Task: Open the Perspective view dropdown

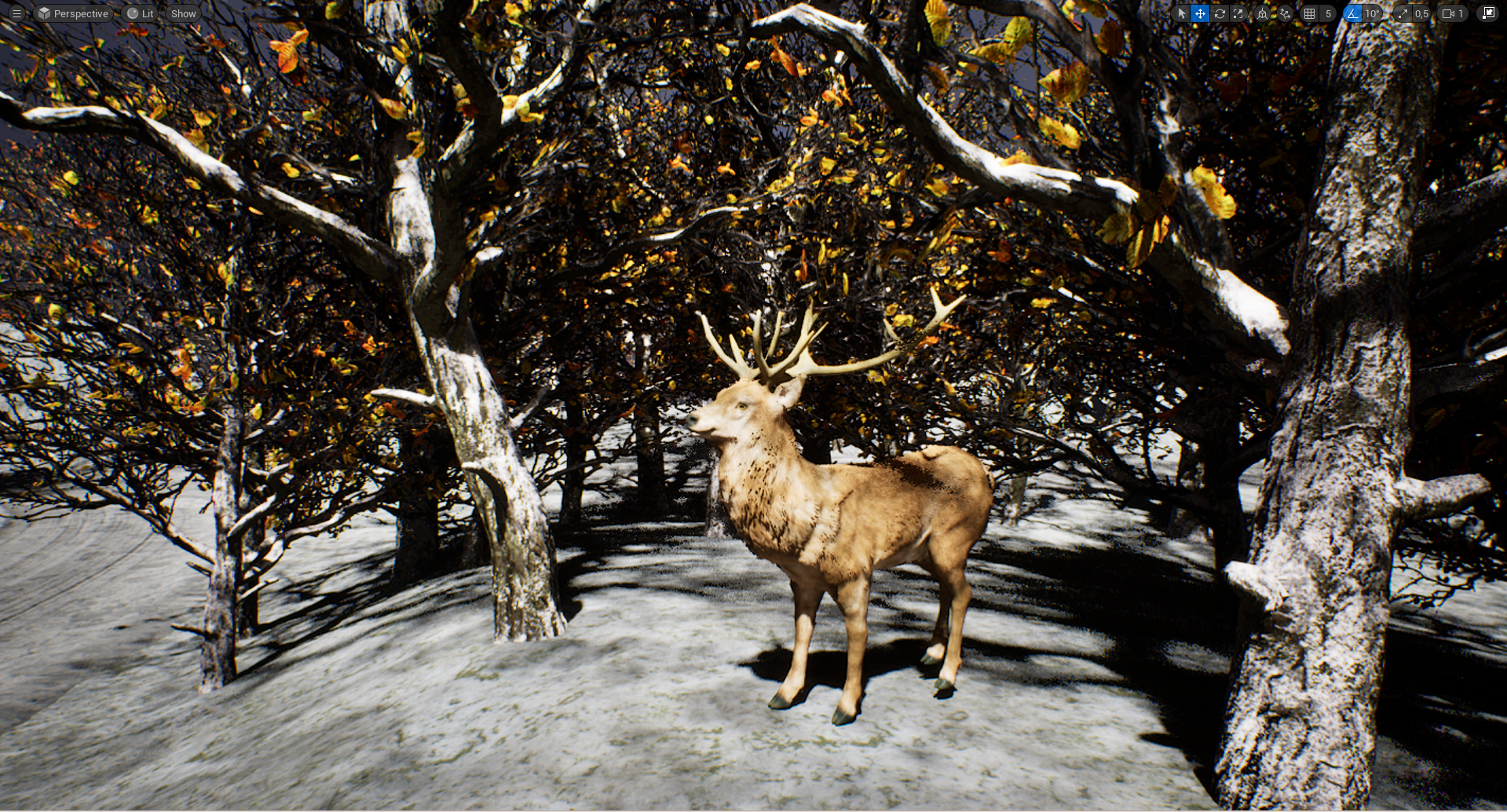Action: tap(73, 13)
